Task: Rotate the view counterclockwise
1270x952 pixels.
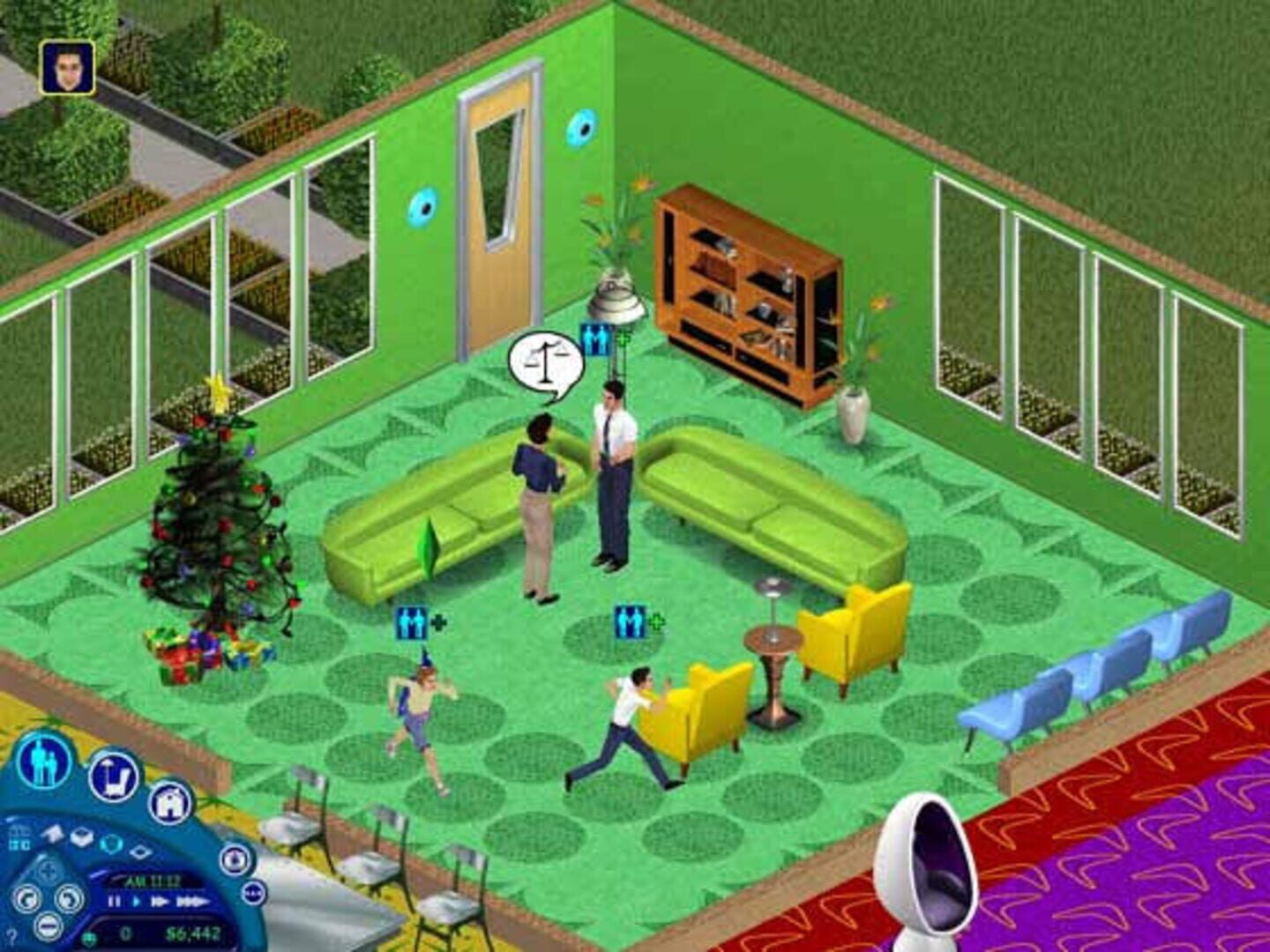Action: click(28, 898)
